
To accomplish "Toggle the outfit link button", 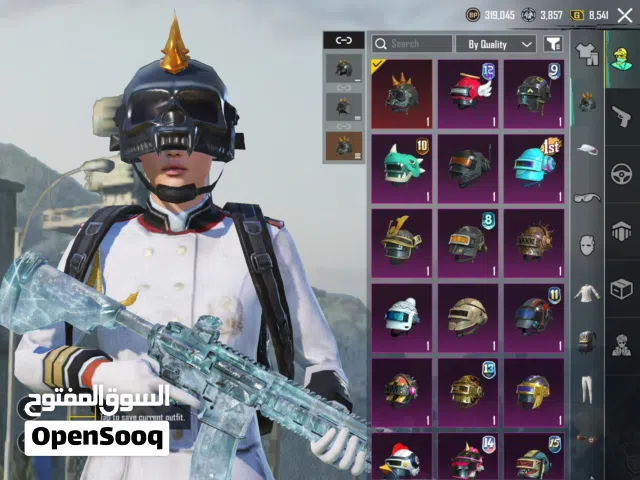I will (x=344, y=40).
